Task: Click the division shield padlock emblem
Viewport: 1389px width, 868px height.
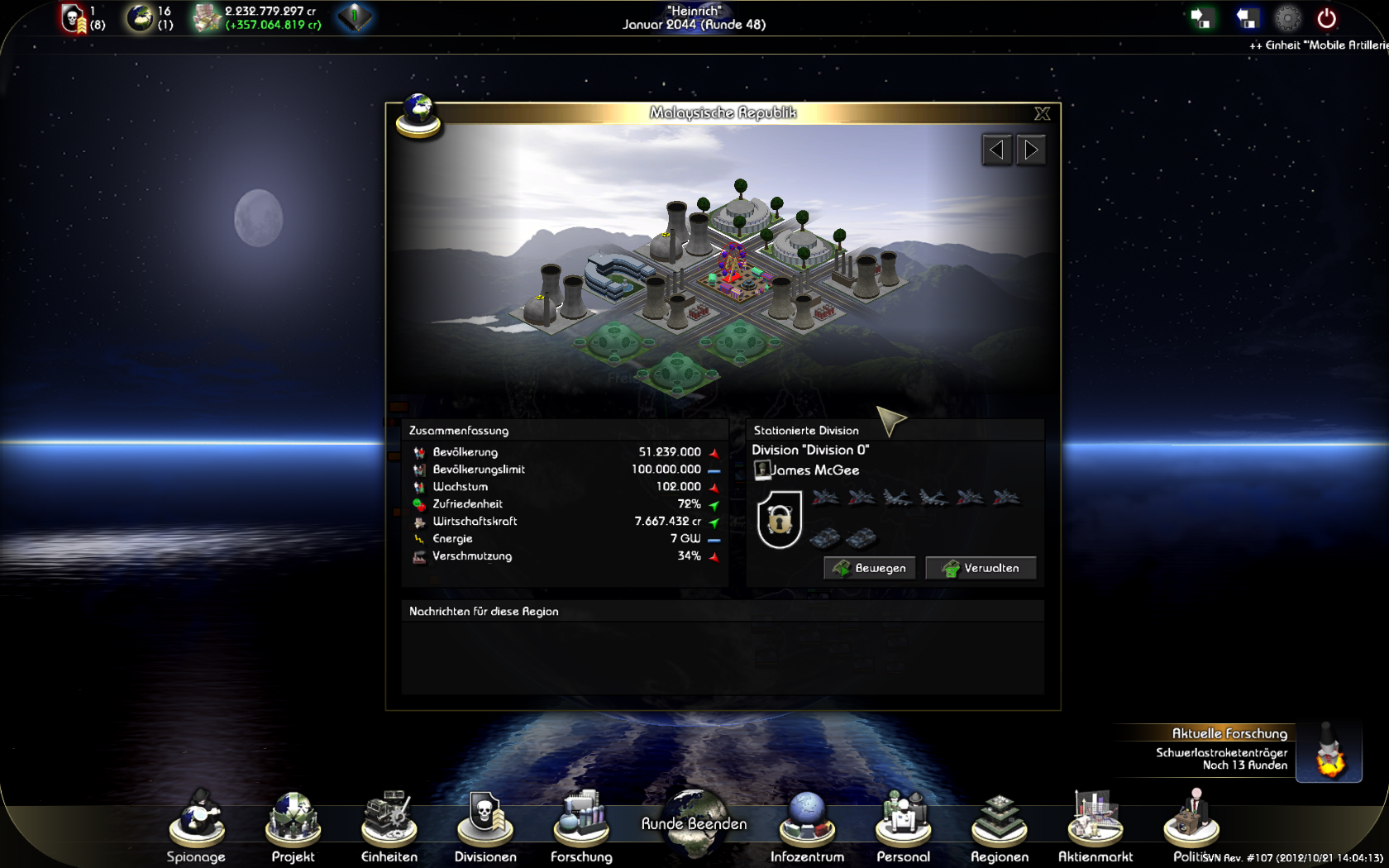Action: click(x=779, y=519)
